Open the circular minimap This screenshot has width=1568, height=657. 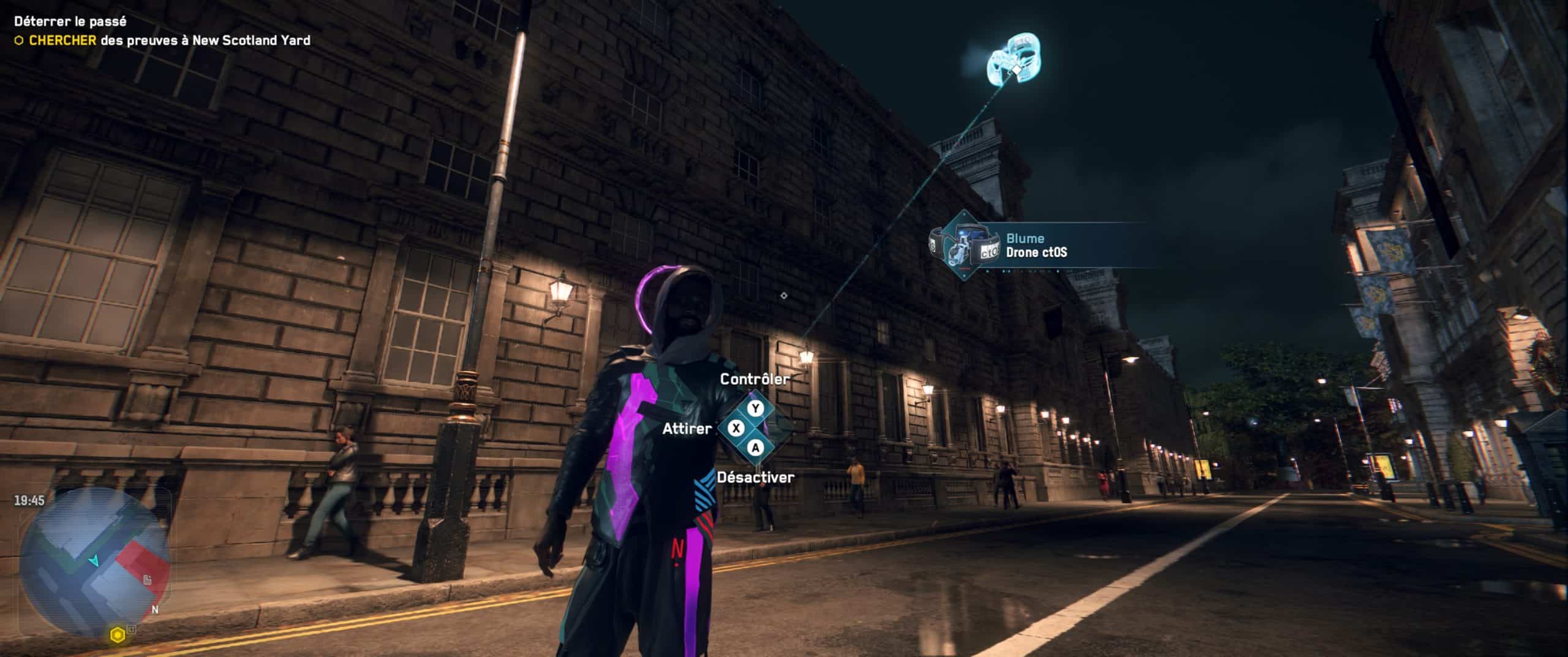94,563
